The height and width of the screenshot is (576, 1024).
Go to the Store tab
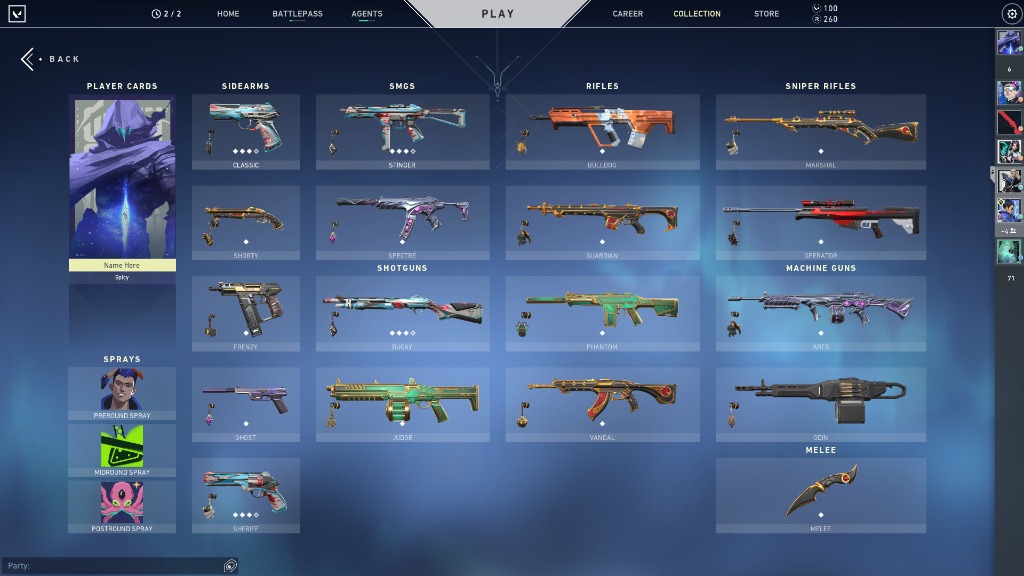[x=767, y=14]
